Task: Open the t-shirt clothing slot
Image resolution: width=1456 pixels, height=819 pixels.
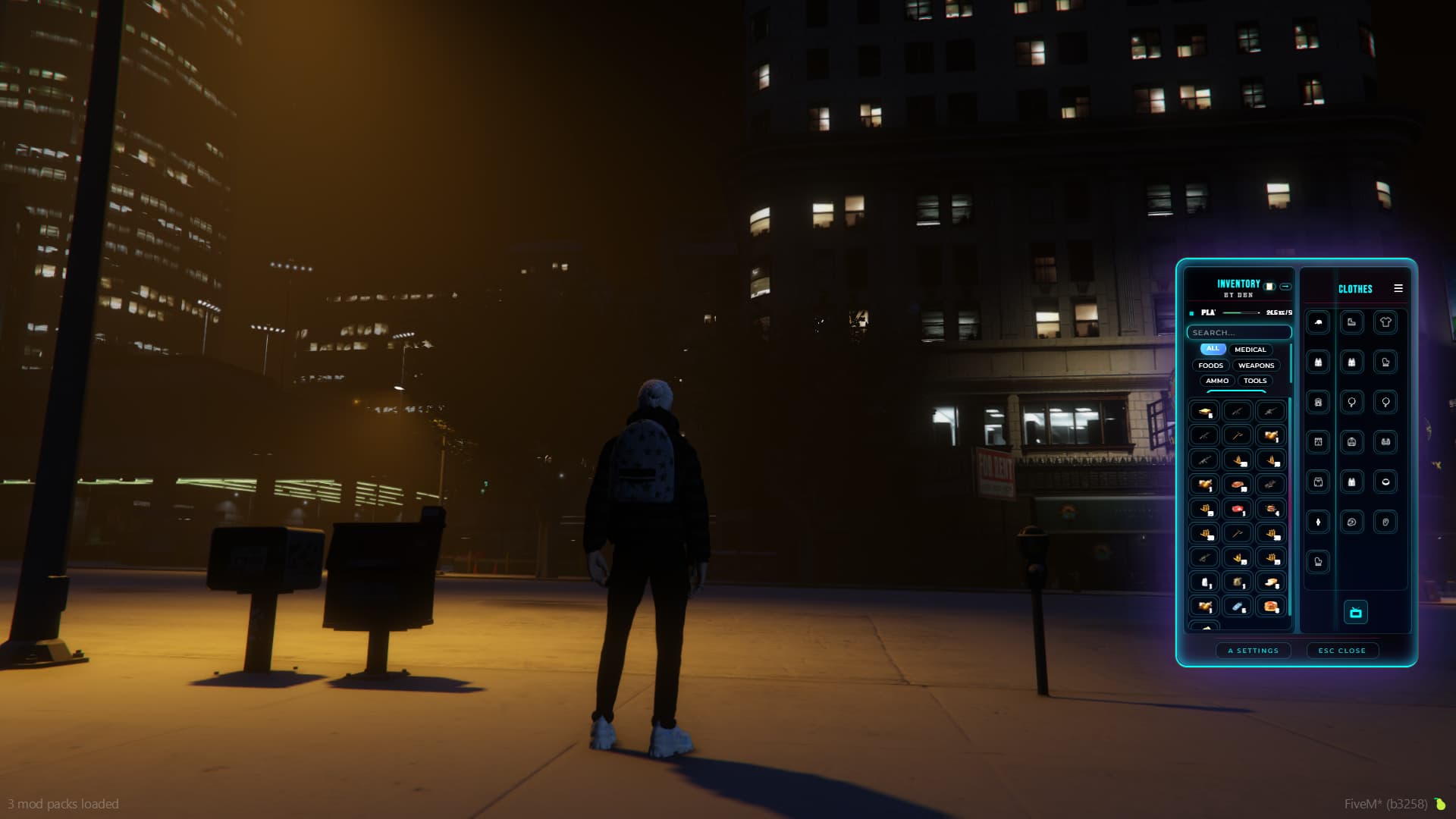Action: 1385,322
